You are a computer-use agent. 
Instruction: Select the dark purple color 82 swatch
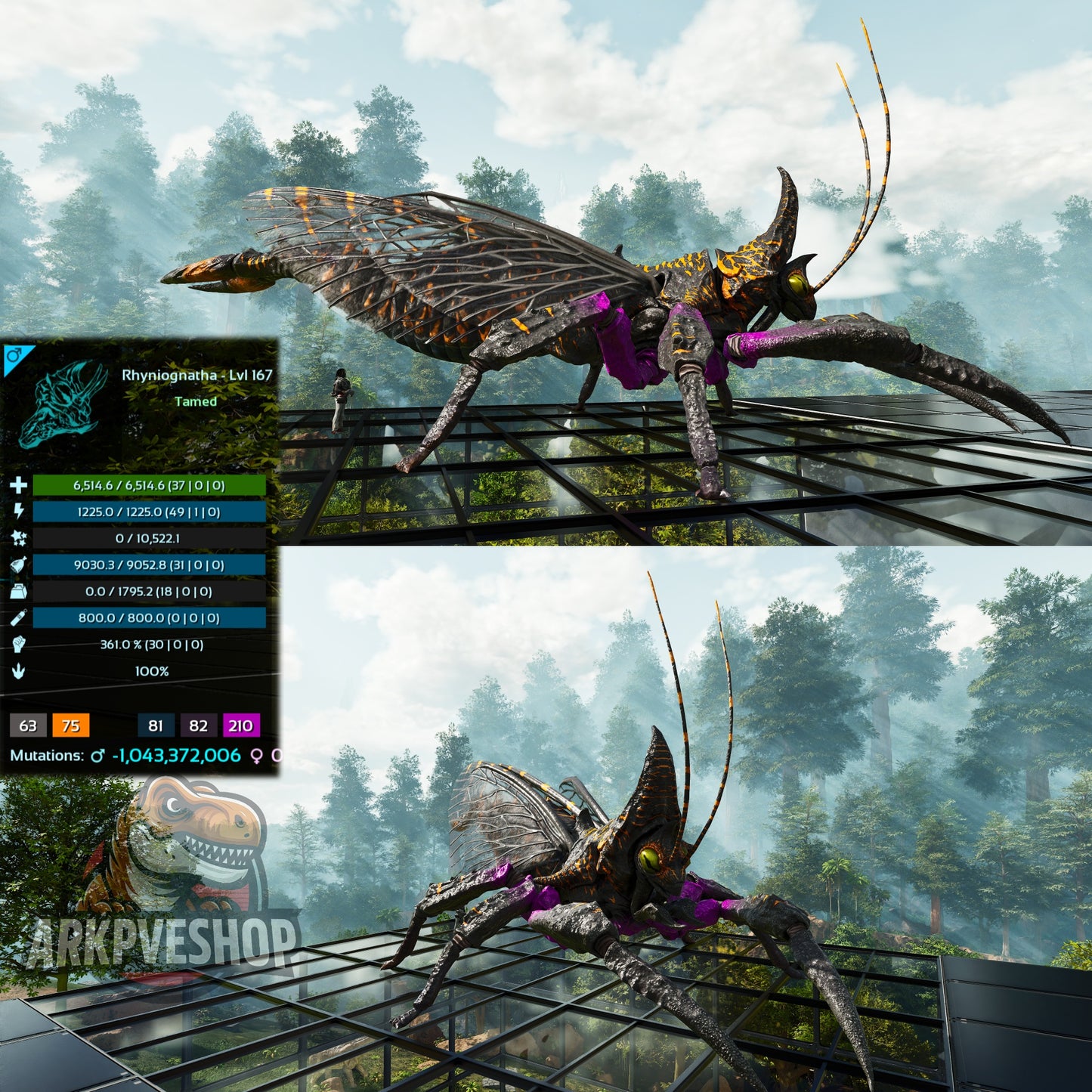click(x=199, y=725)
